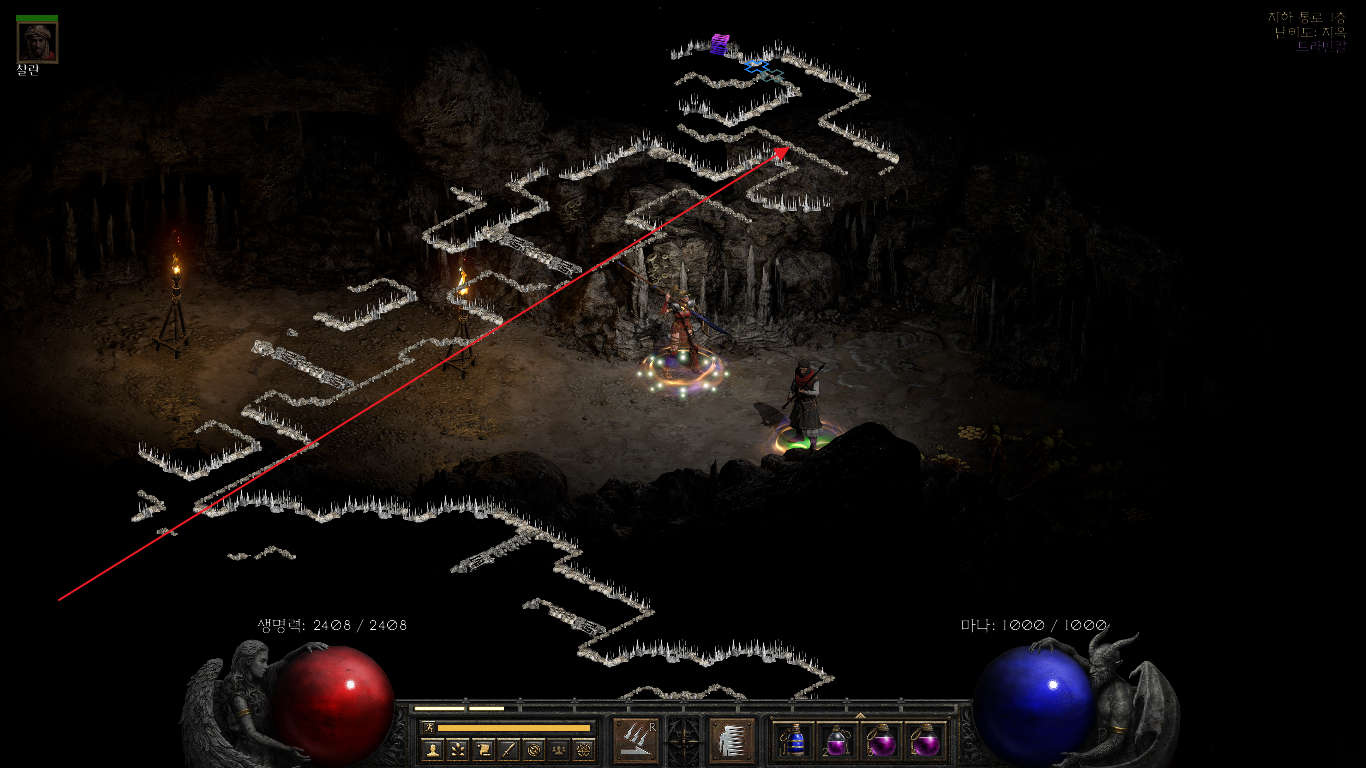1366x768 pixels.
Task: Toggle the run/walk running-figure icon
Action: tap(429, 728)
